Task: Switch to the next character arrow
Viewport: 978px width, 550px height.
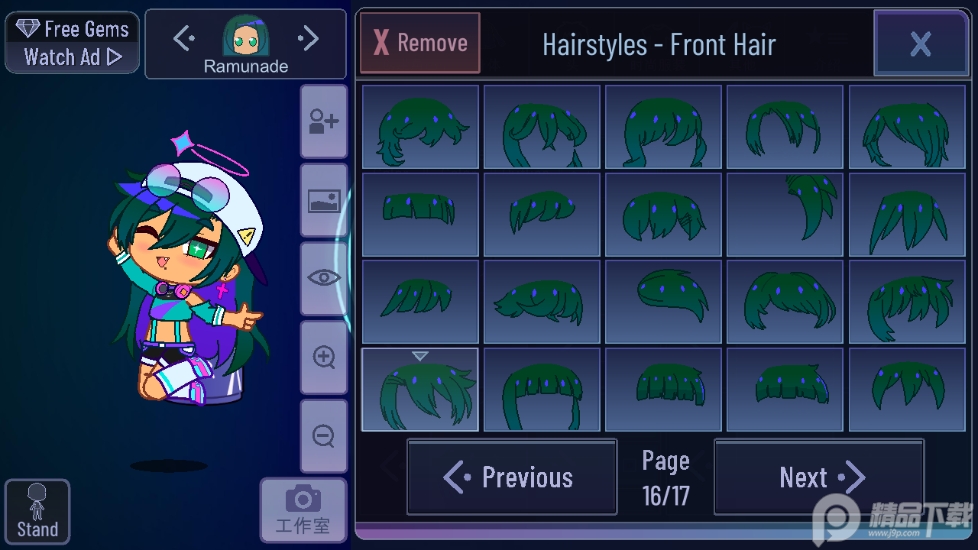Action: tap(308, 38)
